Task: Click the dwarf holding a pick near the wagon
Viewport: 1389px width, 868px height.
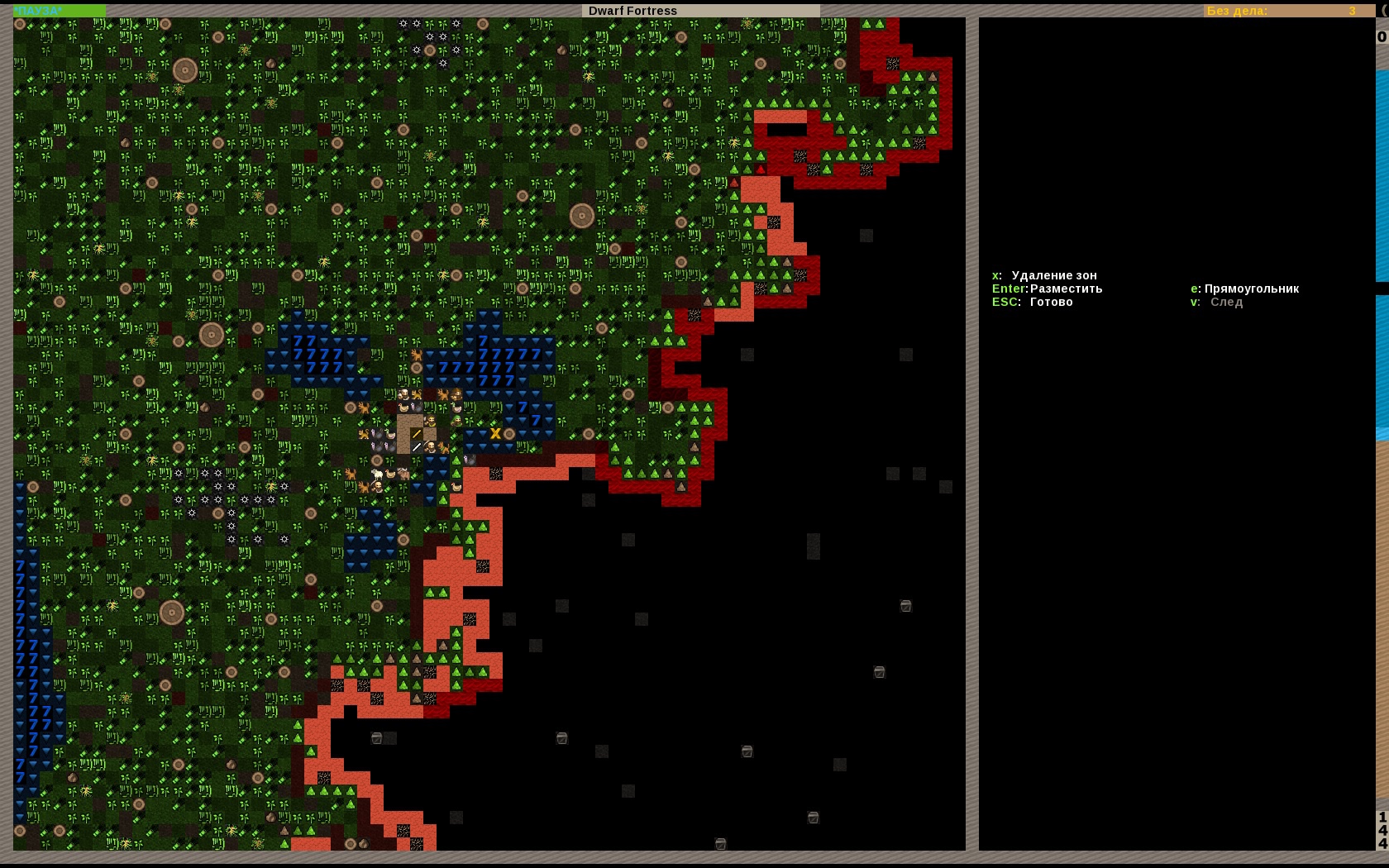Action: pos(430,448)
